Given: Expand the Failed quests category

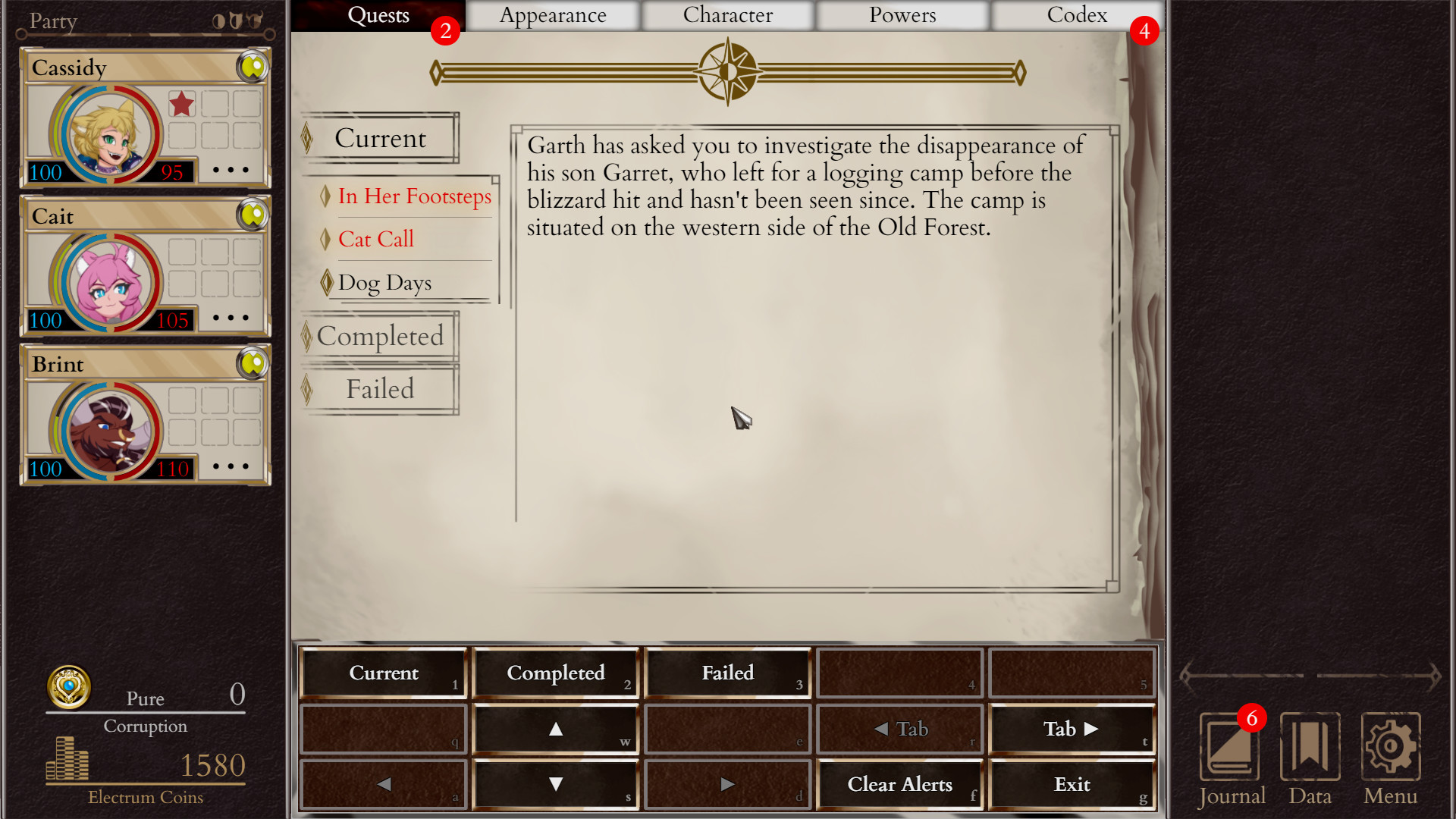Looking at the screenshot, I should point(380,389).
